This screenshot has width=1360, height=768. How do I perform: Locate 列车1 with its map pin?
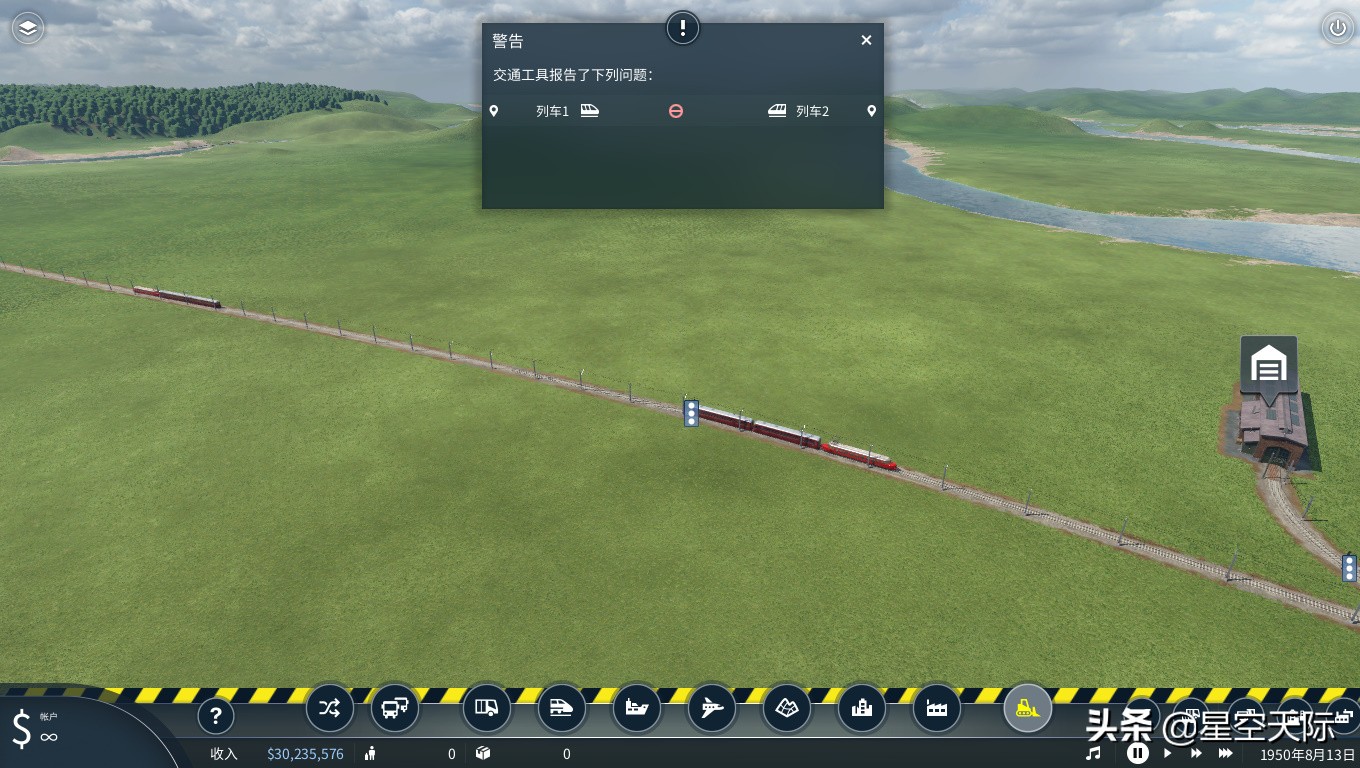pyautogui.click(x=493, y=111)
